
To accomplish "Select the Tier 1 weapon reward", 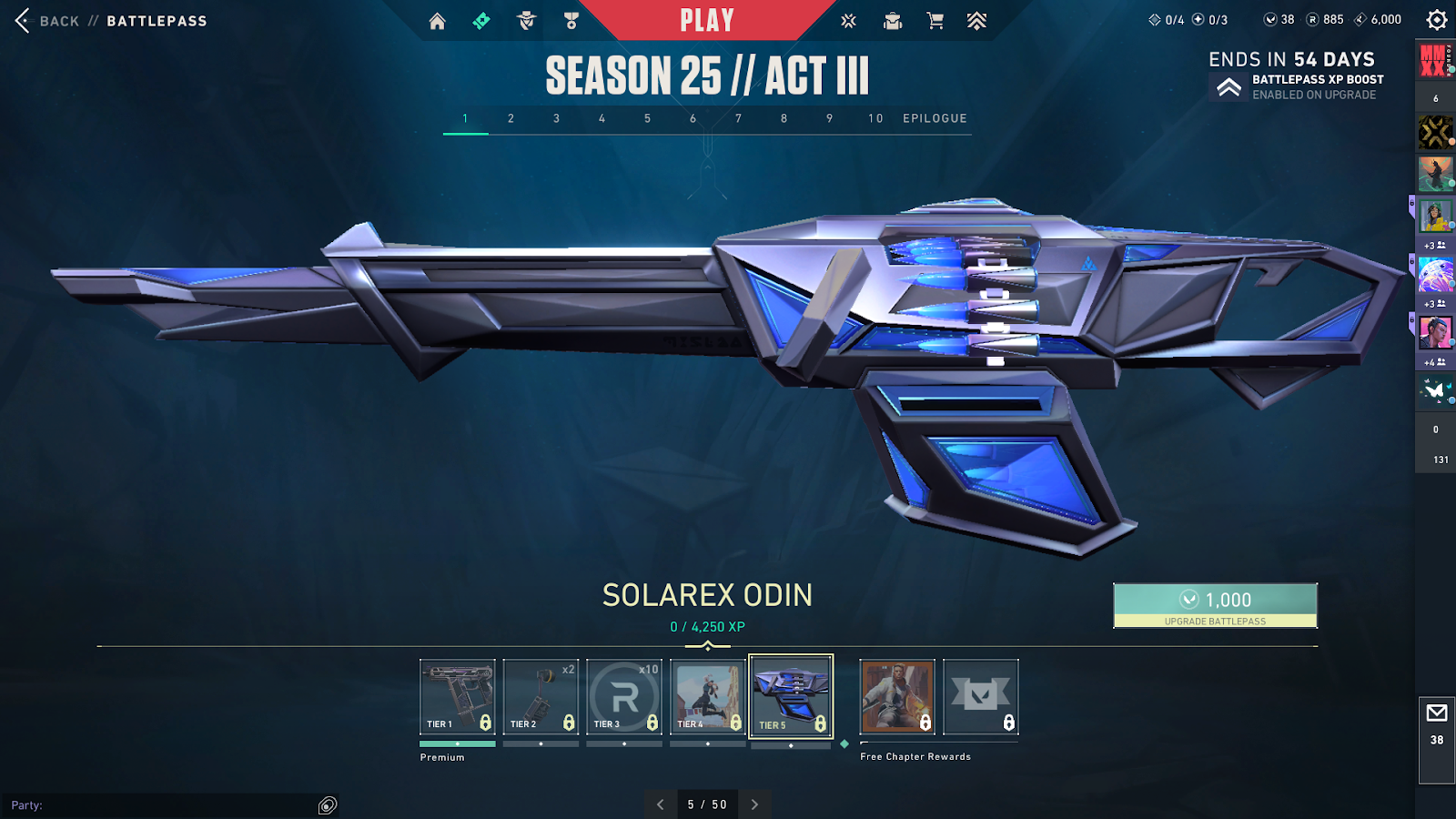I will [458, 697].
